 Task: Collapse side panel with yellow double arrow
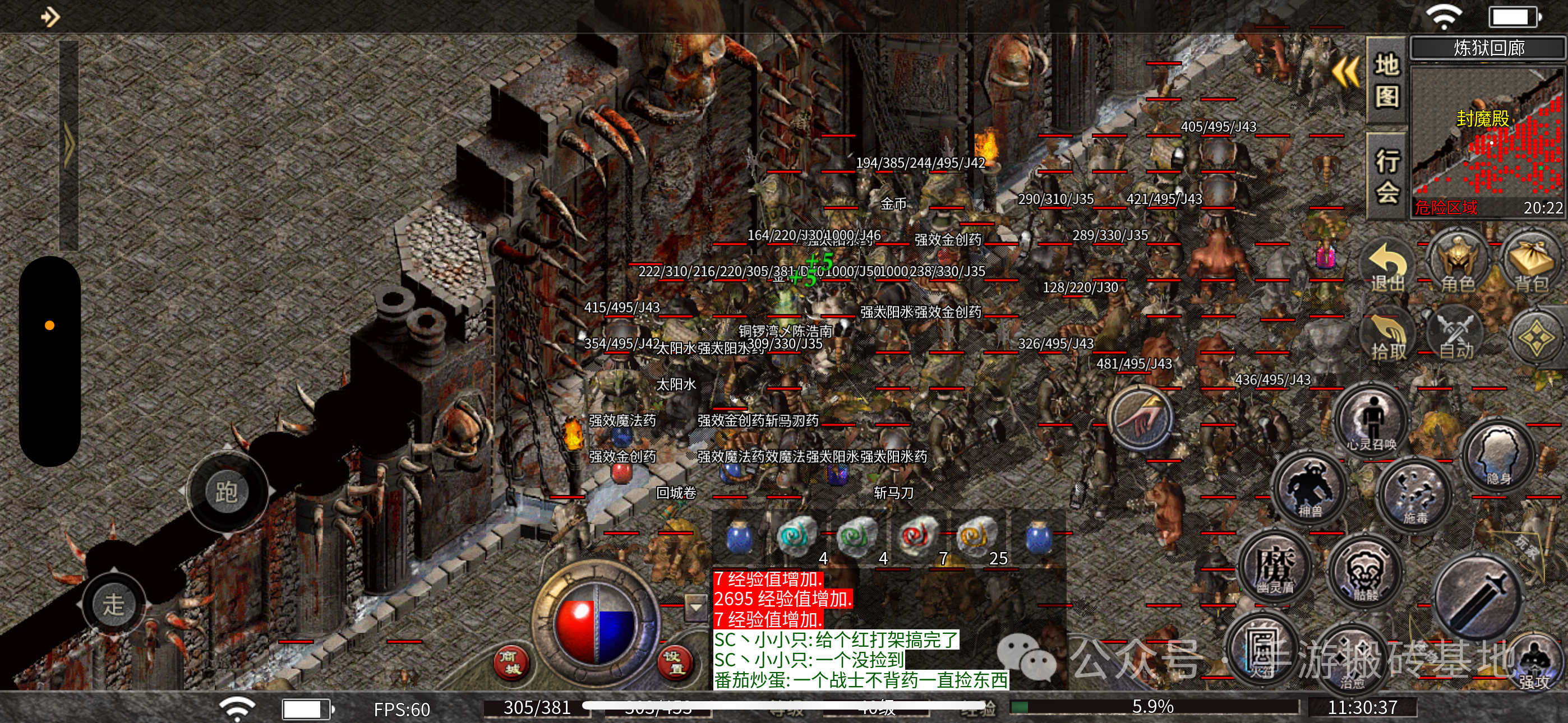(x=1345, y=72)
